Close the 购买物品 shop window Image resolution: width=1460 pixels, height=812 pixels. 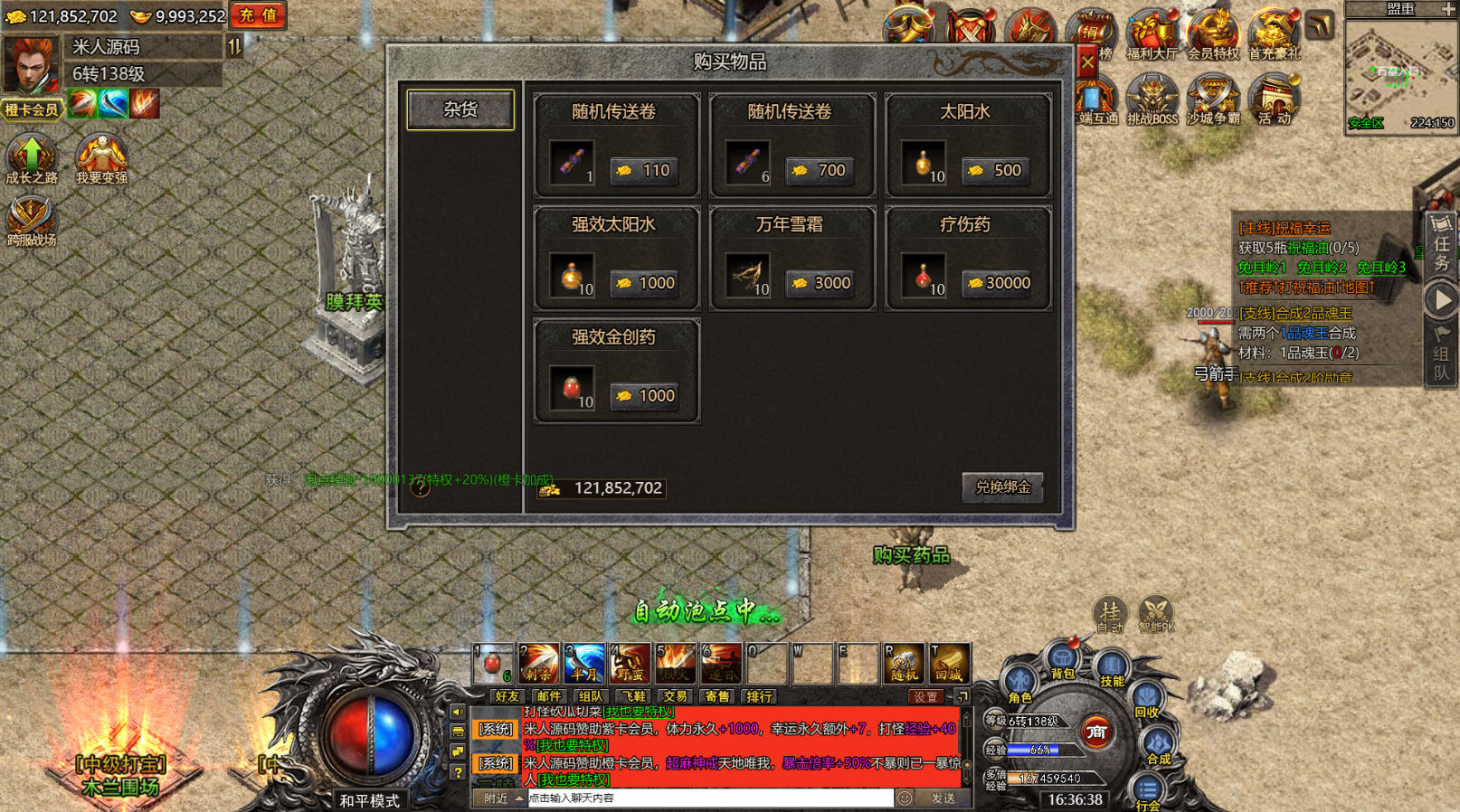click(x=1087, y=61)
